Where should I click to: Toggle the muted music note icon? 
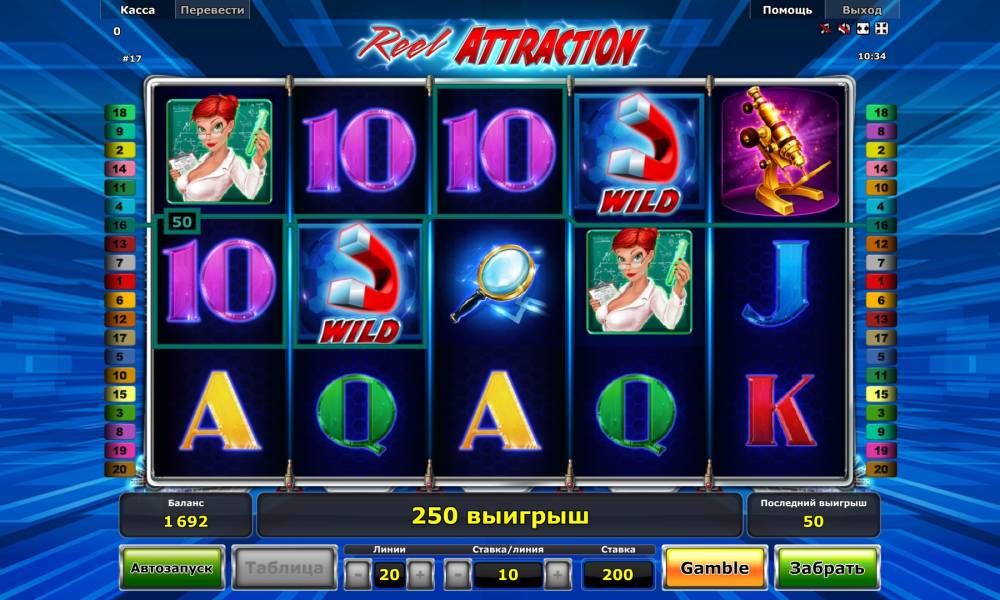click(826, 28)
